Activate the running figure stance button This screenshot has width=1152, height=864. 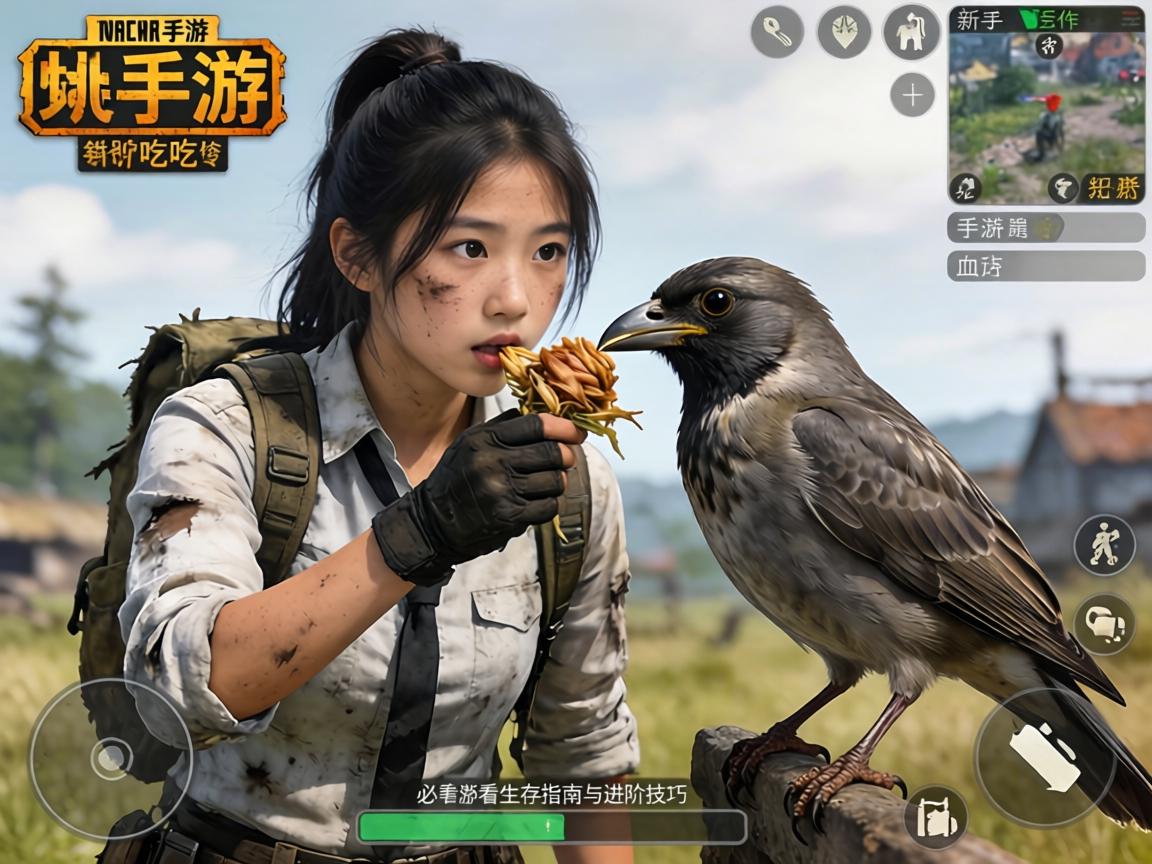coord(1104,545)
